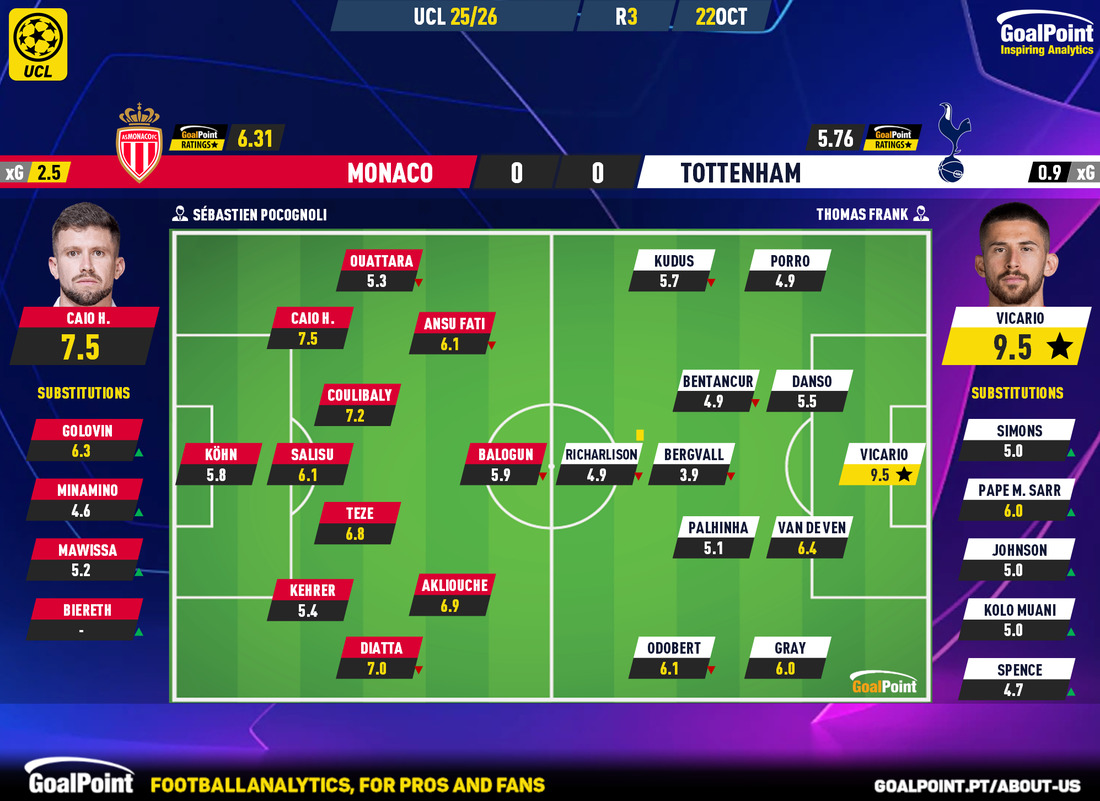Select Balogun's player tile
Image resolution: width=1100 pixels, height=801 pixels.
(504, 465)
